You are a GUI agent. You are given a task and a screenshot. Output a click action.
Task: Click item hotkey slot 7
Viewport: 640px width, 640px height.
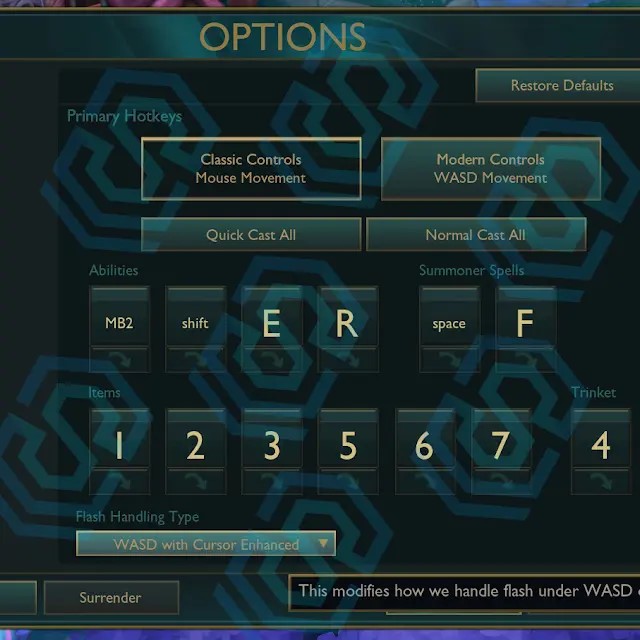(500, 445)
